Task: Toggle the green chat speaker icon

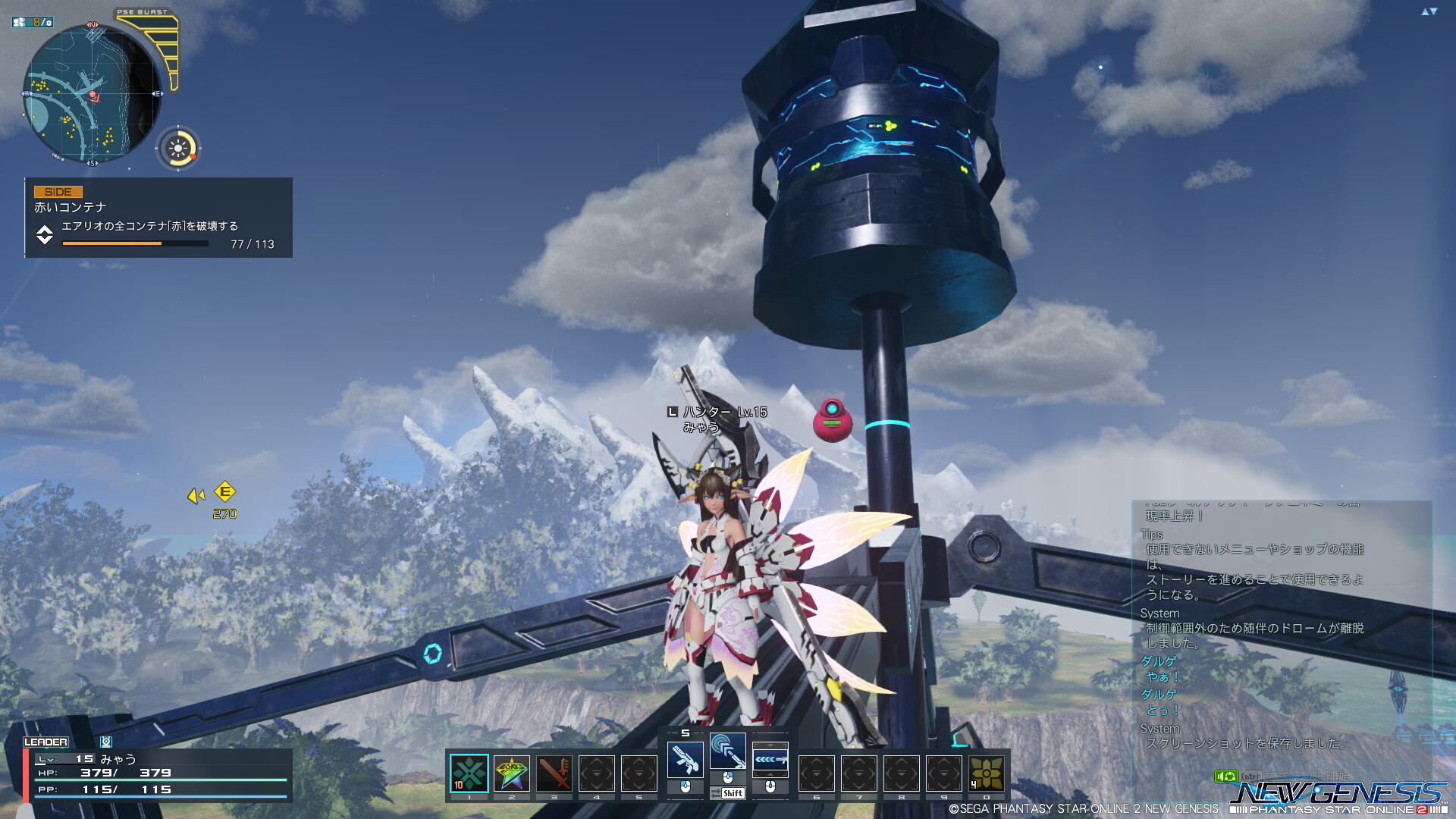Action: point(1225,777)
